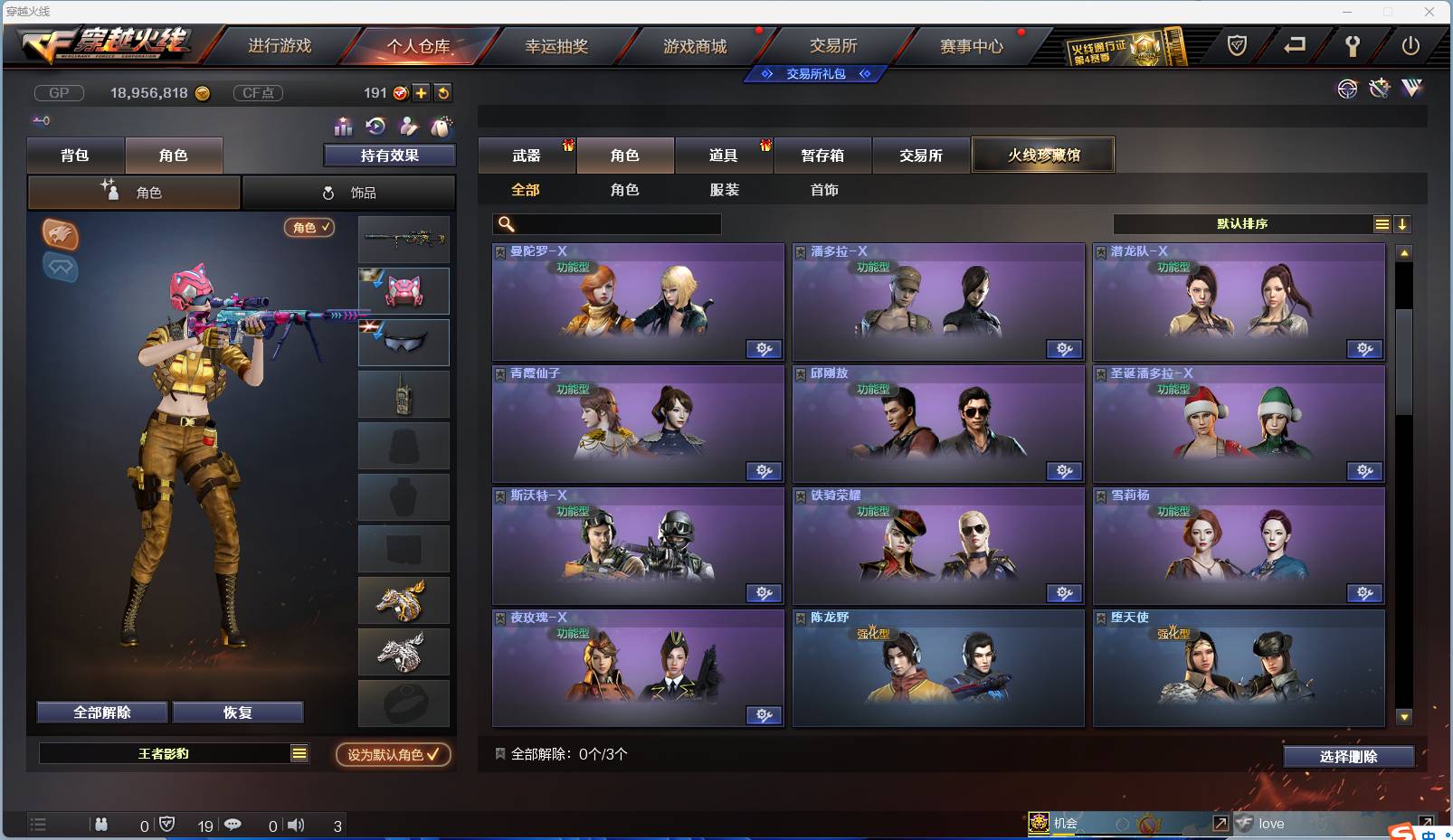Click the crosshair aim-assist icon at top right
This screenshot has height=840, width=1453.
pyautogui.click(x=1347, y=89)
